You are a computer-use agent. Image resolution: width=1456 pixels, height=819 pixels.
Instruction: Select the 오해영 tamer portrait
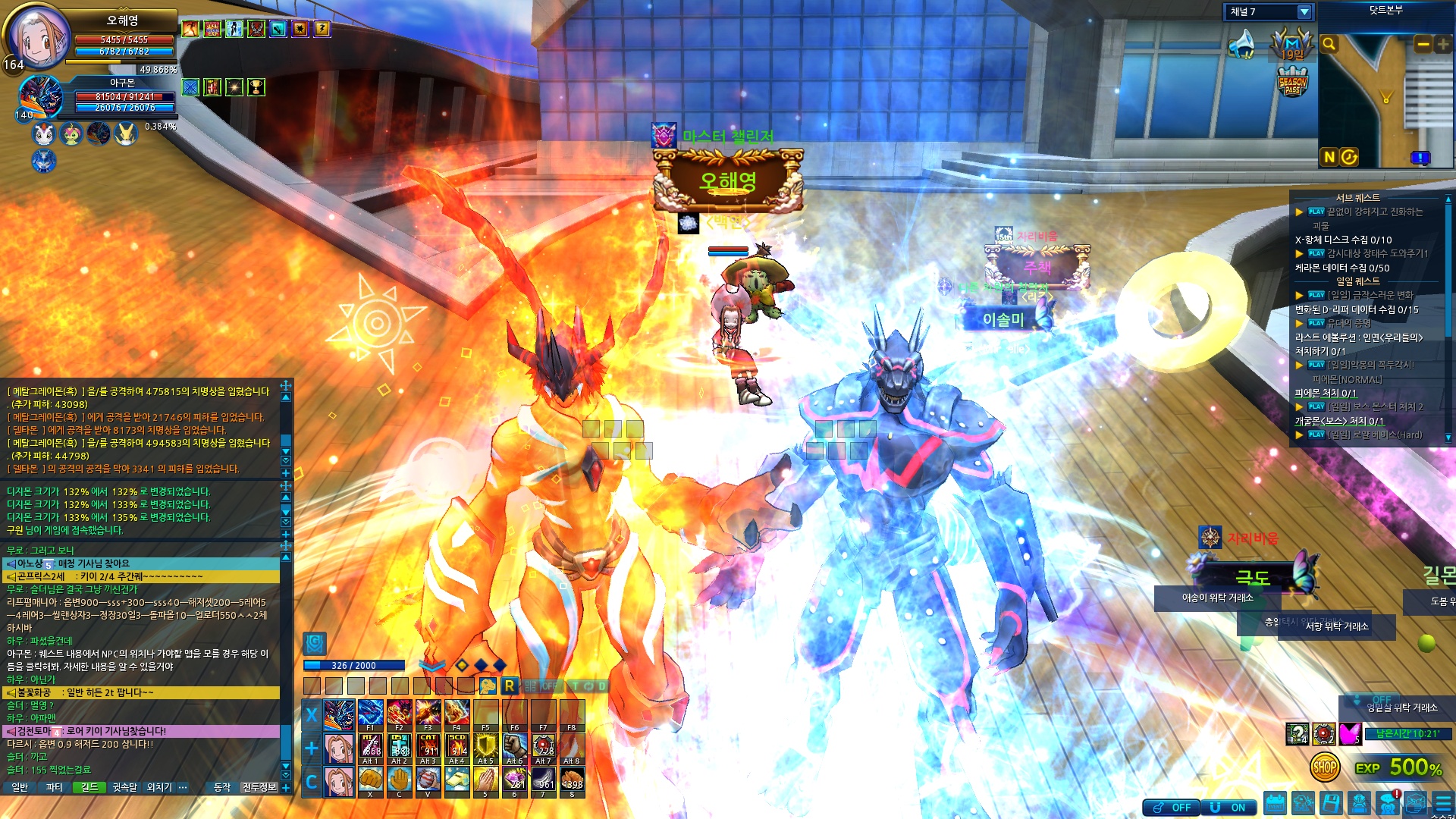coord(38,38)
